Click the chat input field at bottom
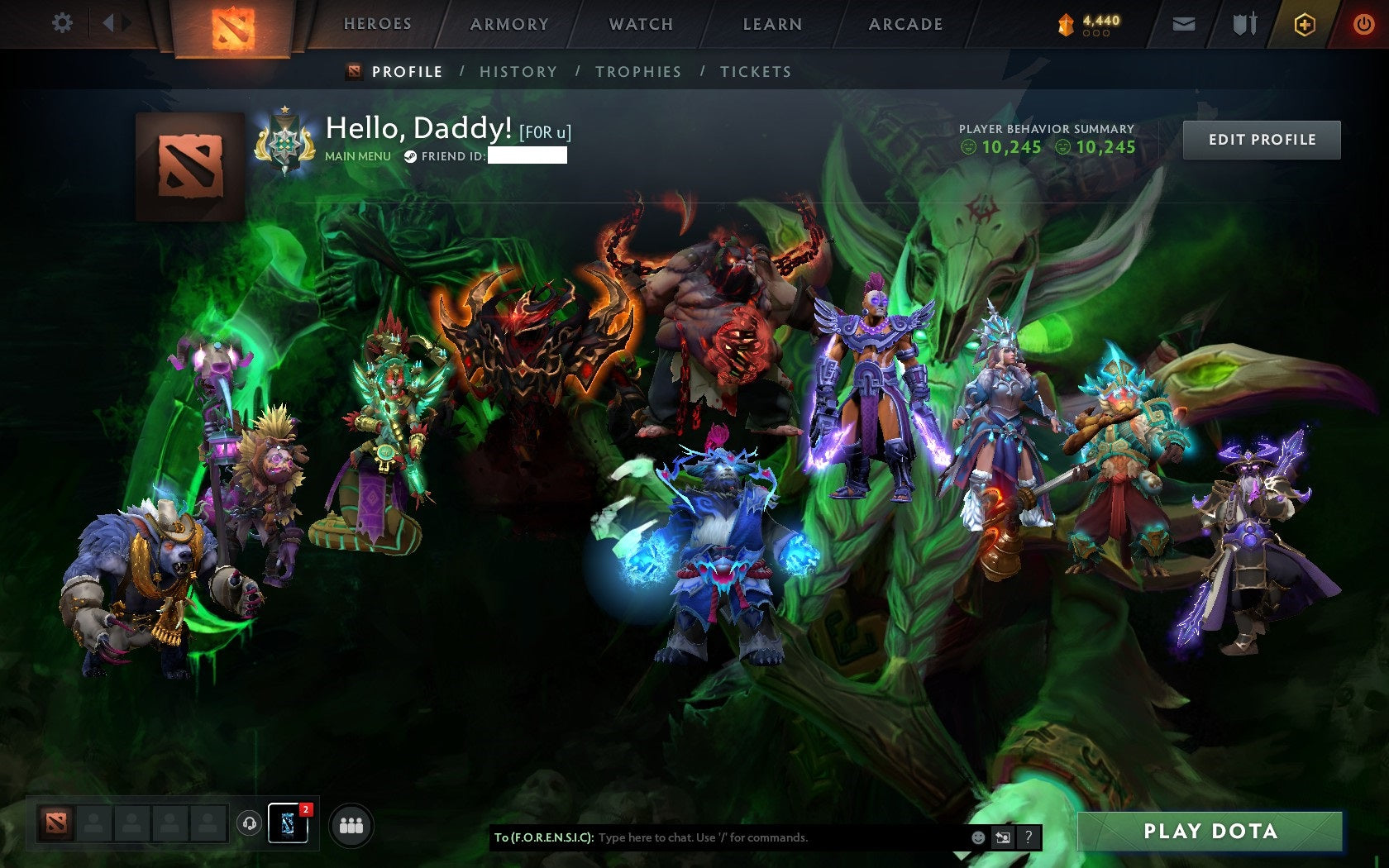 tap(744, 837)
